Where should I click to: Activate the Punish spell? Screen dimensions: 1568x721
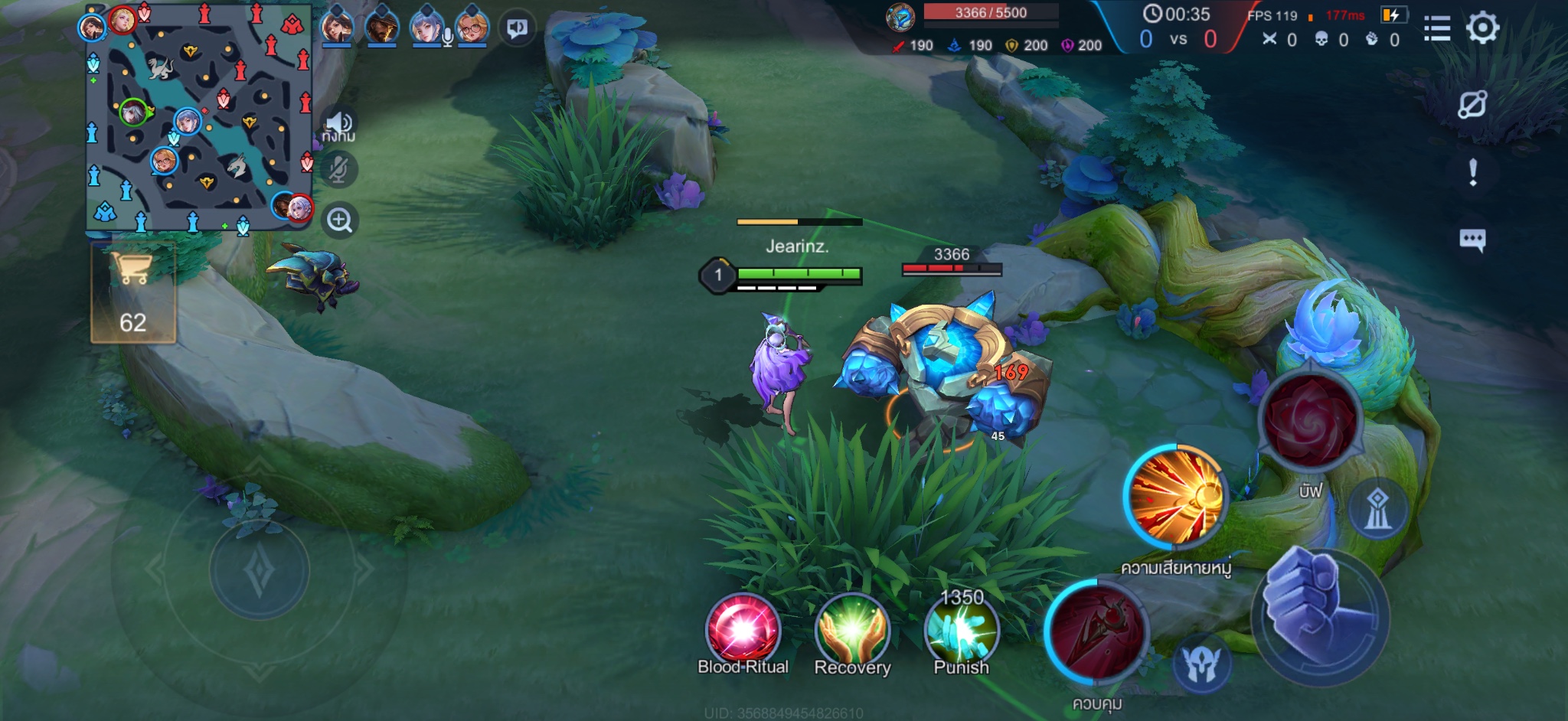(961, 630)
